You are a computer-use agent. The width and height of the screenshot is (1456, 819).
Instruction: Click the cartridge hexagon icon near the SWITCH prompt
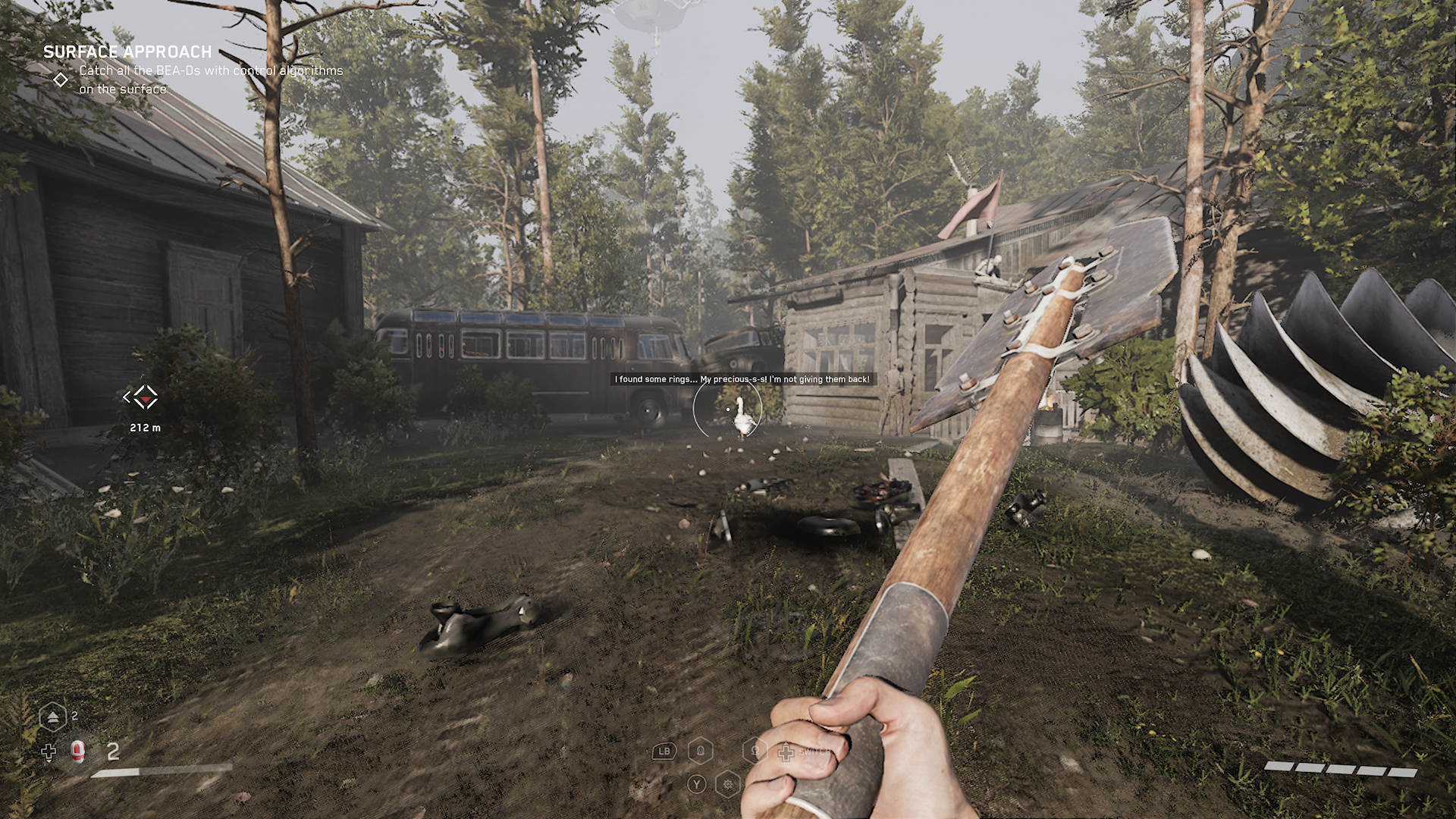click(x=701, y=751)
